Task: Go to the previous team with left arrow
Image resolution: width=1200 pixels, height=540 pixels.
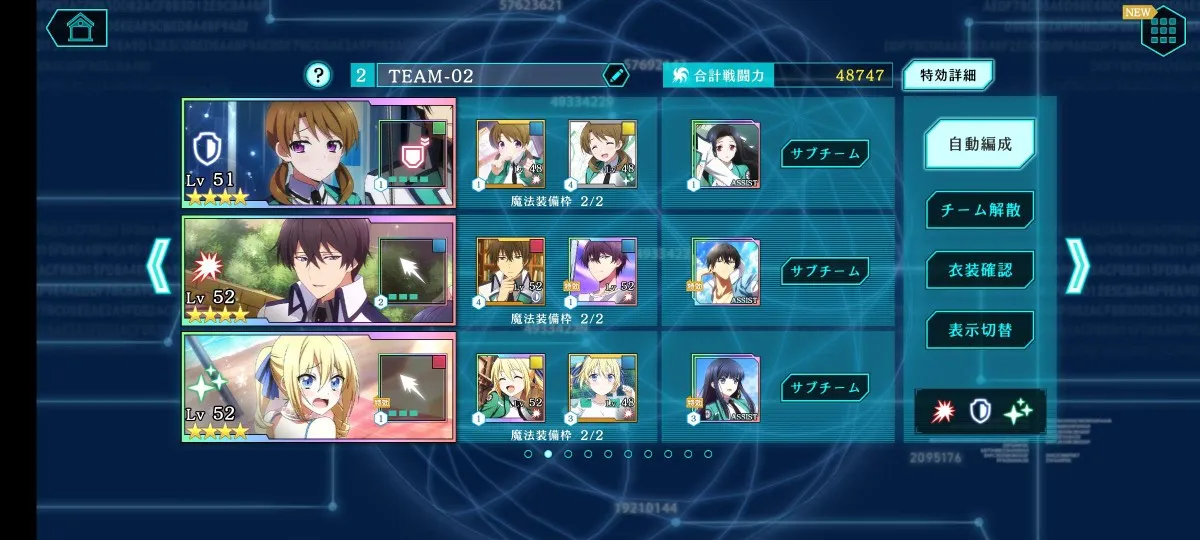Action: [160, 266]
